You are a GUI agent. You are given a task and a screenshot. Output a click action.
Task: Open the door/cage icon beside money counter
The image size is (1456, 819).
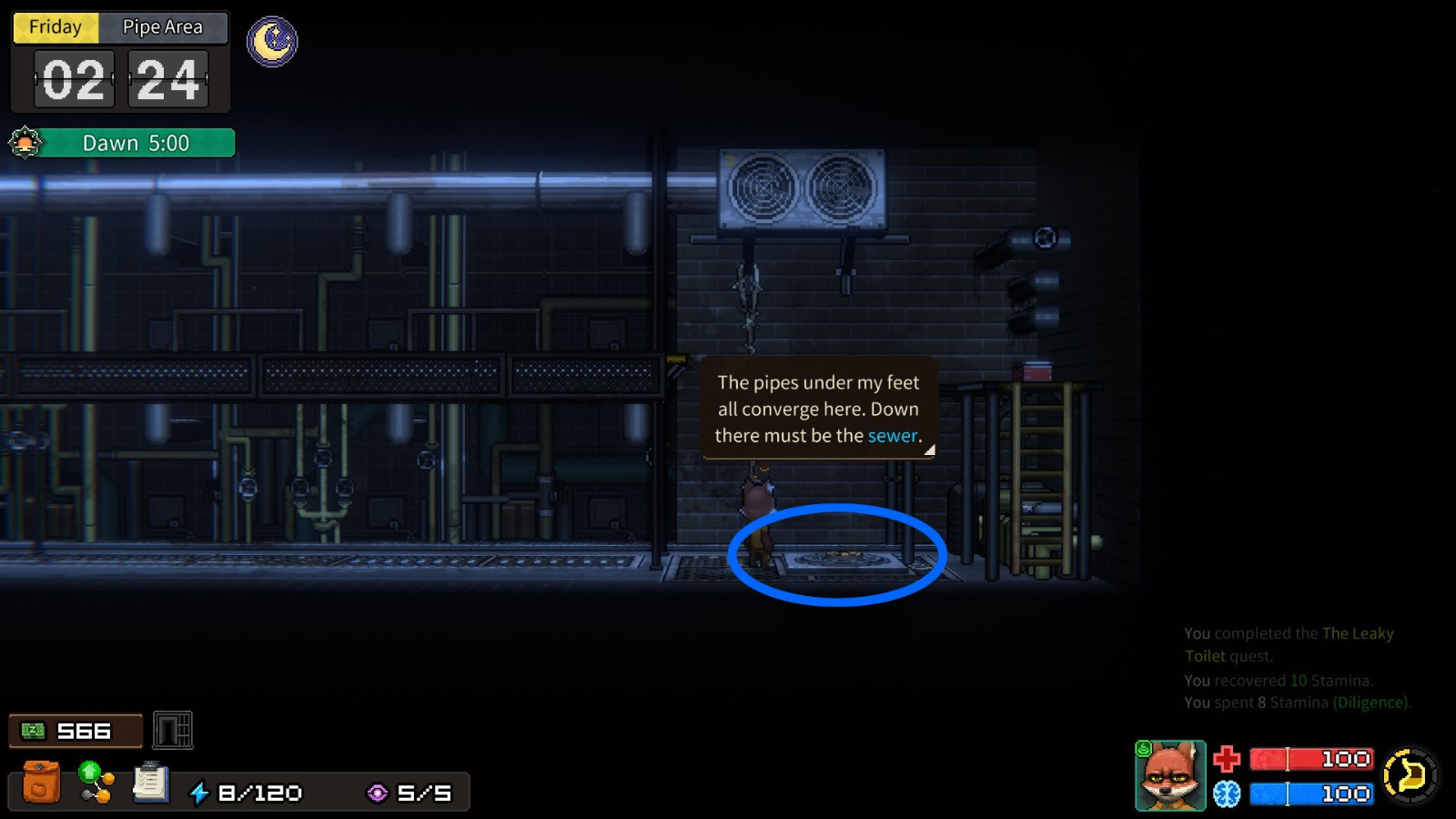(171, 731)
